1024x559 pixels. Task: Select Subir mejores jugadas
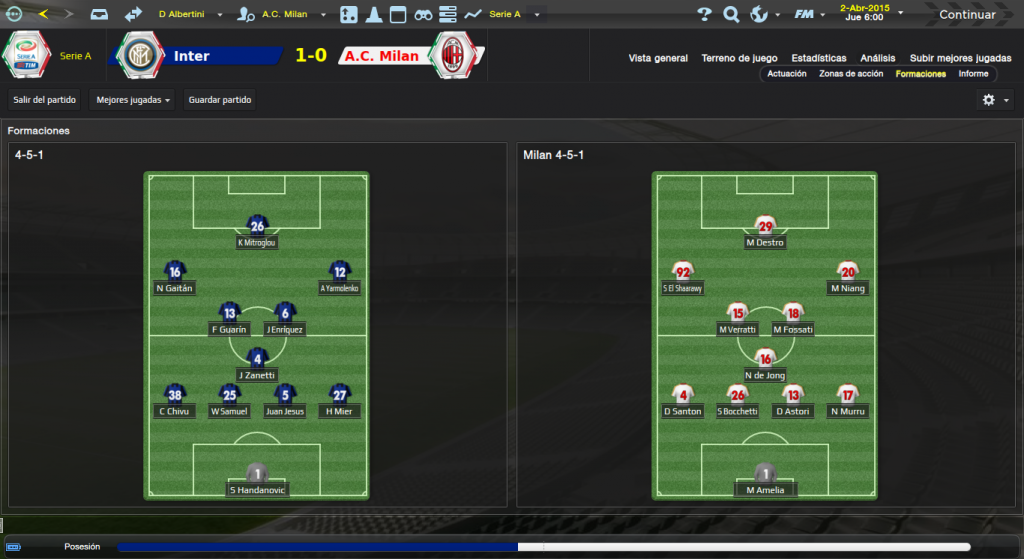pyautogui.click(x=960, y=58)
